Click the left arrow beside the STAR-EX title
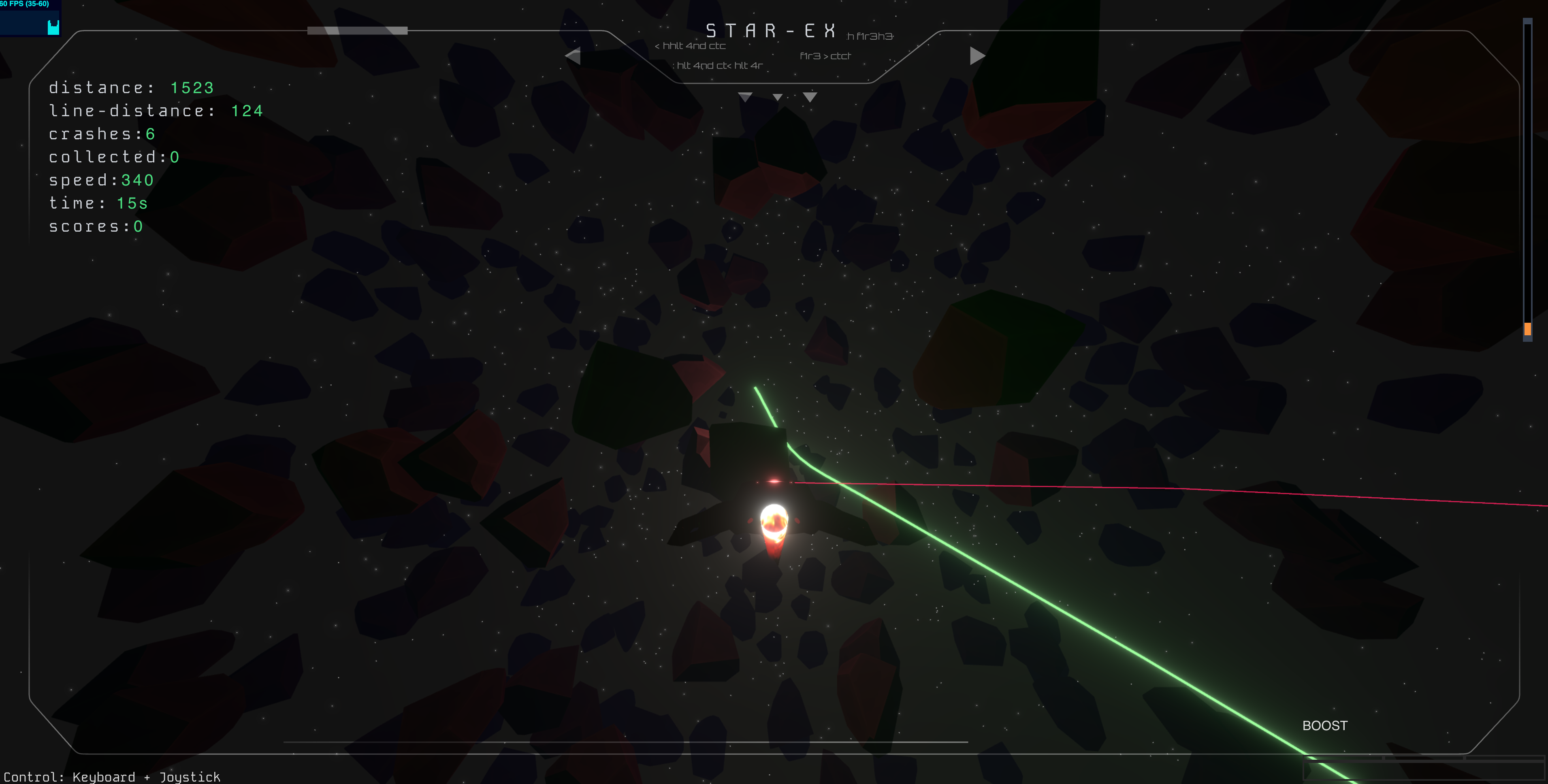Viewport: 1548px width, 784px height. (573, 56)
